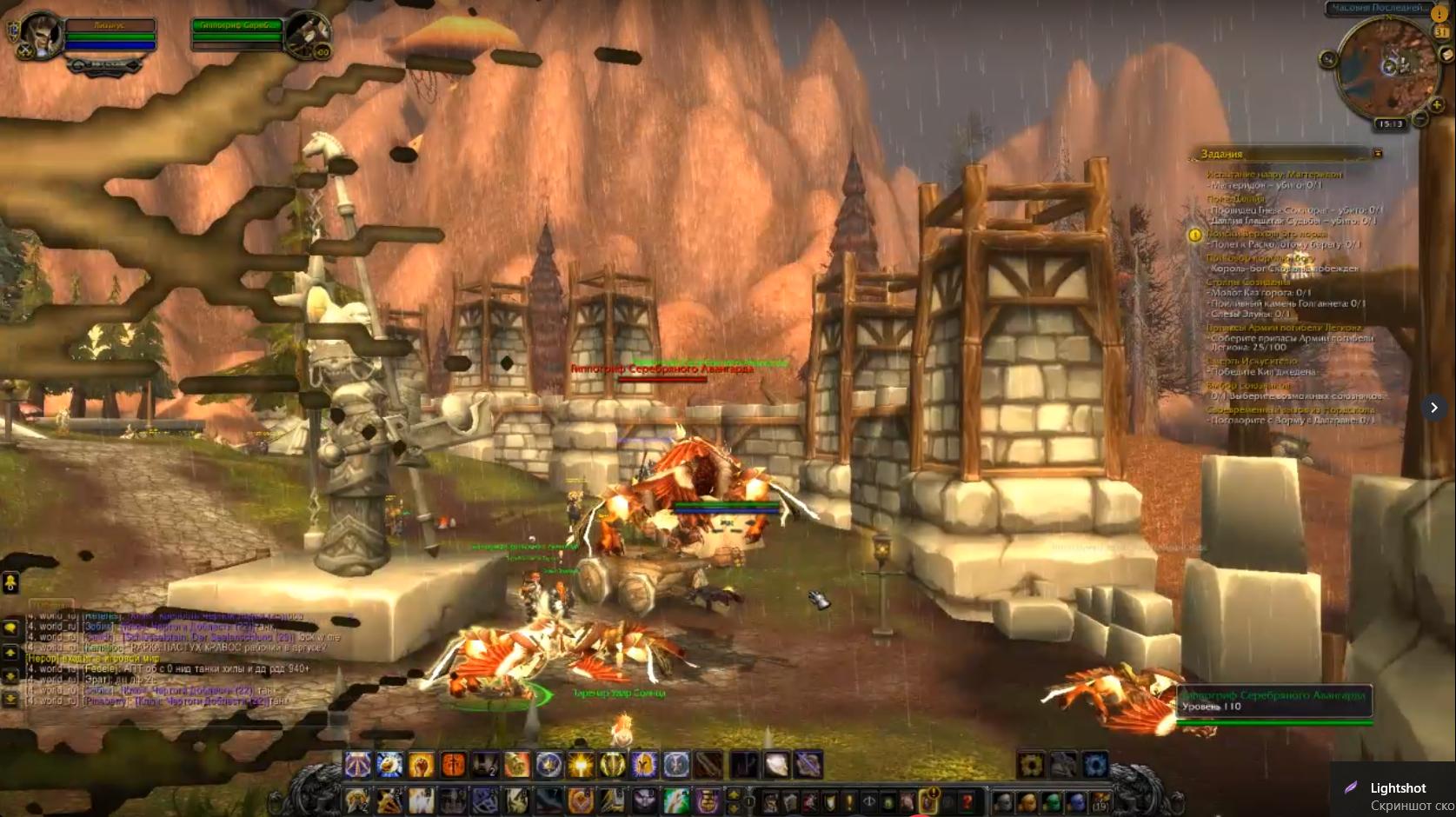Toggle the minimap tracking button

coord(1327,59)
